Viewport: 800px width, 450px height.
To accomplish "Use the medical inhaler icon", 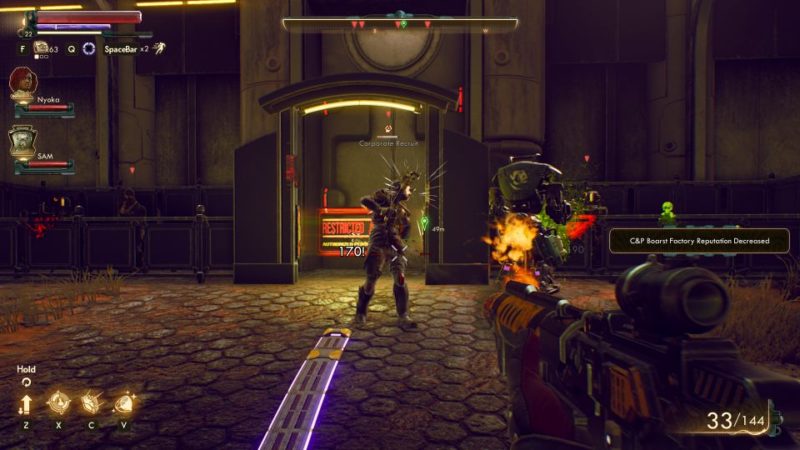I will click(x=42, y=47).
